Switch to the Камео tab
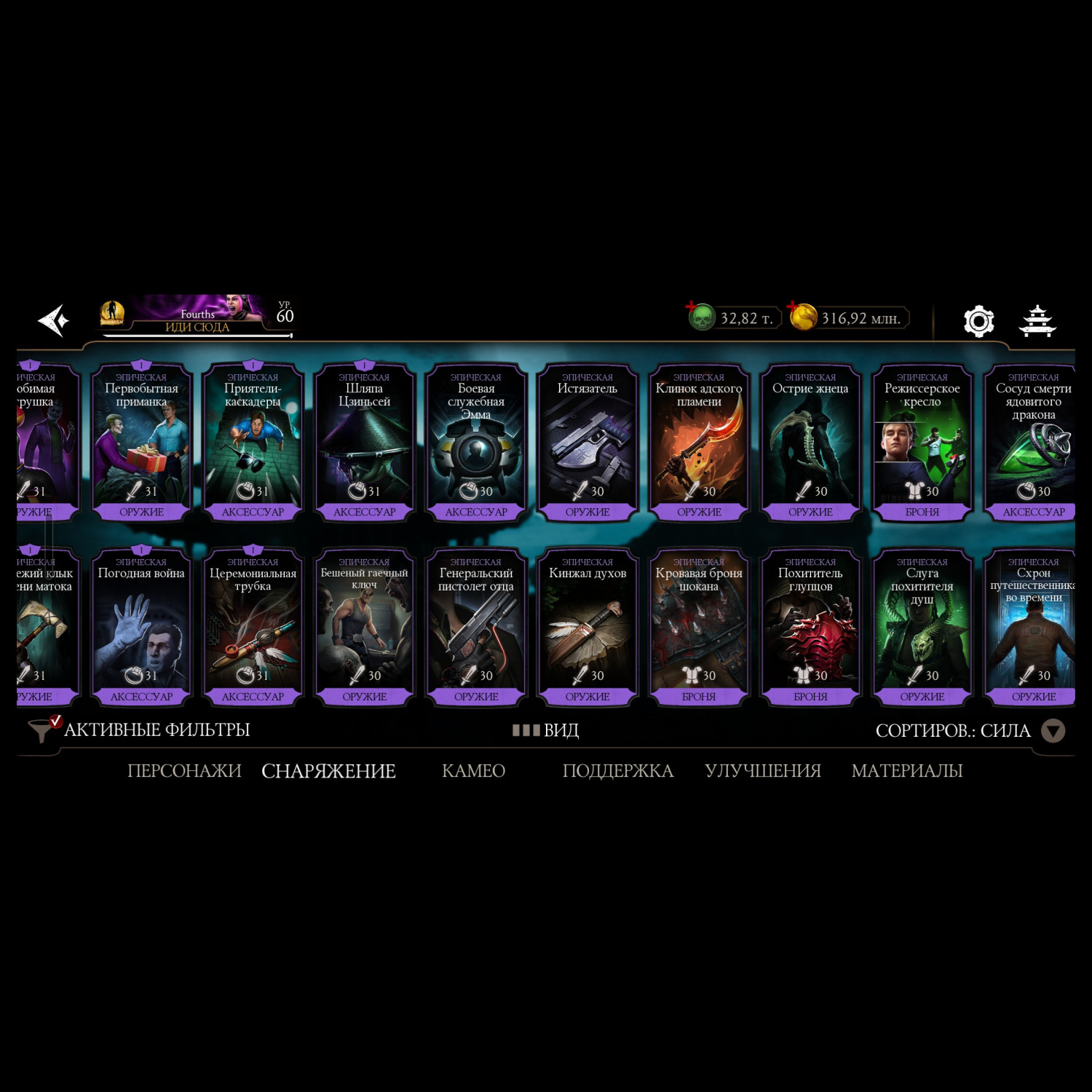Viewport: 1092px width, 1092px height. tap(473, 770)
